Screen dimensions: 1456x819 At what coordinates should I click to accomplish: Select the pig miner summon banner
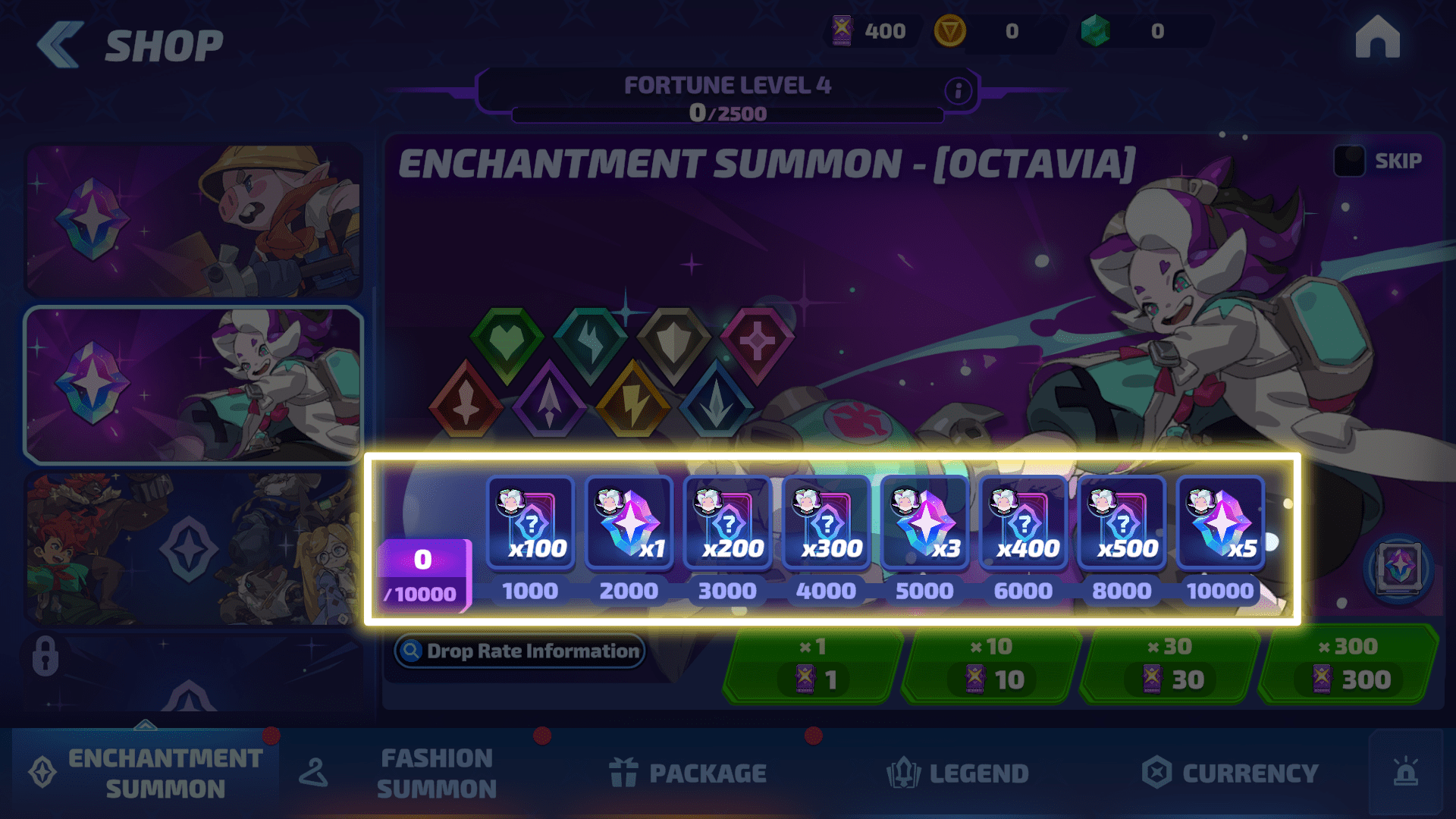click(x=193, y=220)
